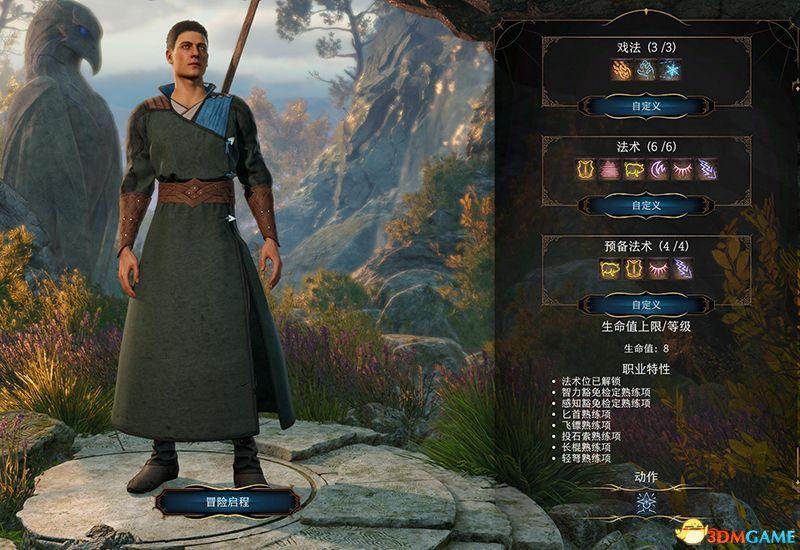The width and height of the screenshot is (800, 550).
Task: Select armor glyph in the 法术 (6/6) row
Action: tap(583, 170)
